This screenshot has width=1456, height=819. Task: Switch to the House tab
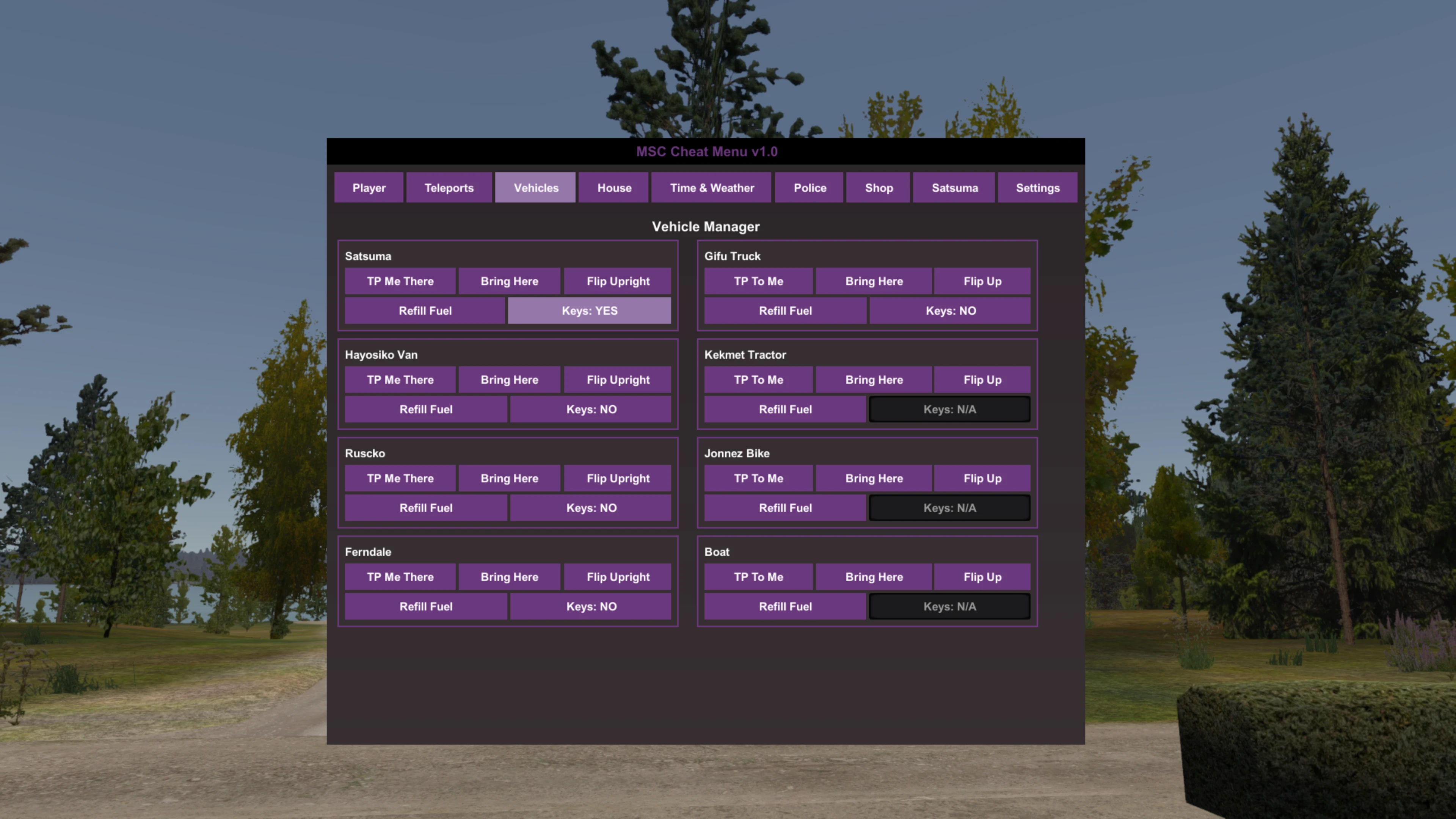(x=613, y=188)
